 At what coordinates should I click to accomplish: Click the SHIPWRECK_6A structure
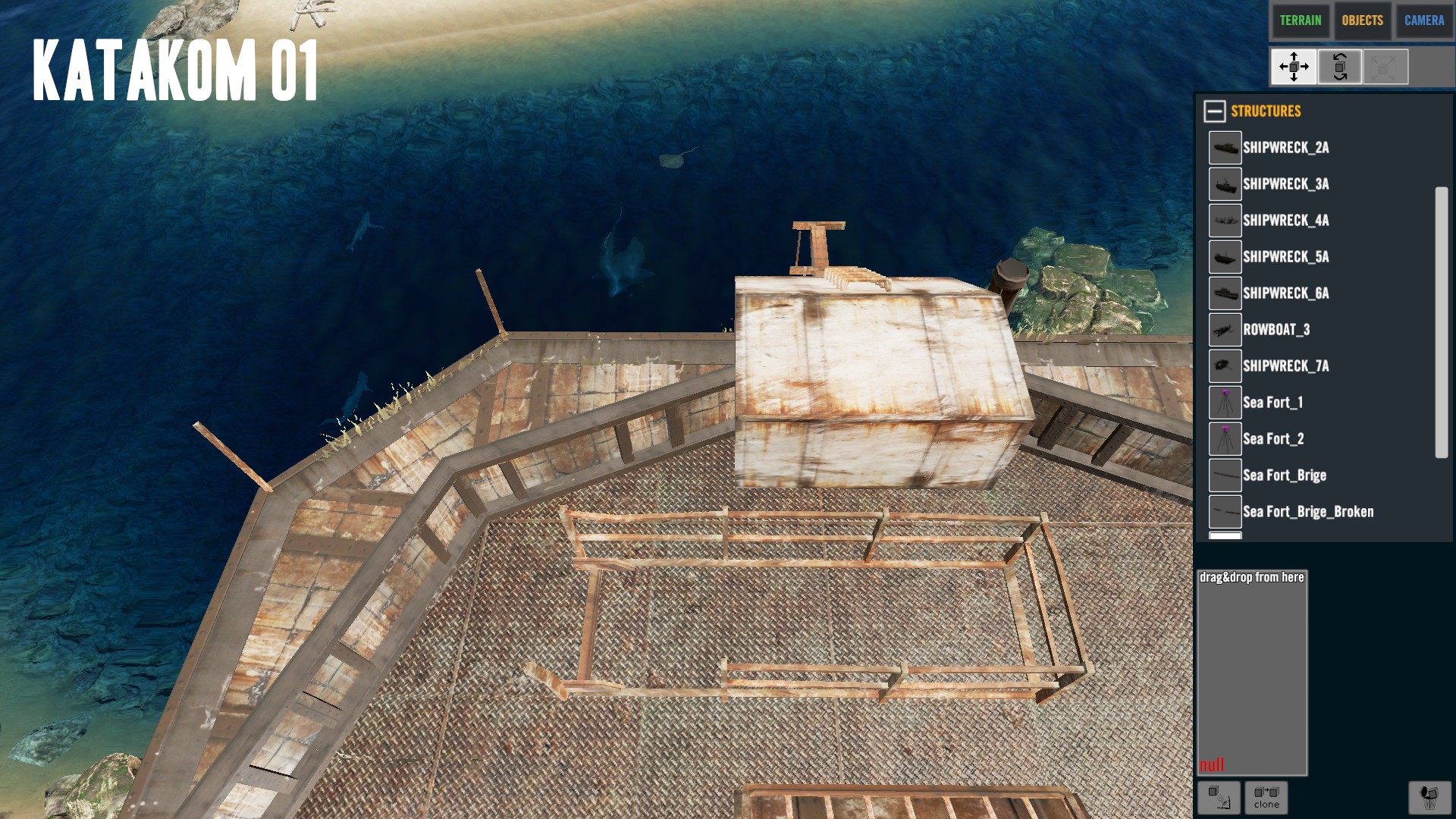(1285, 293)
